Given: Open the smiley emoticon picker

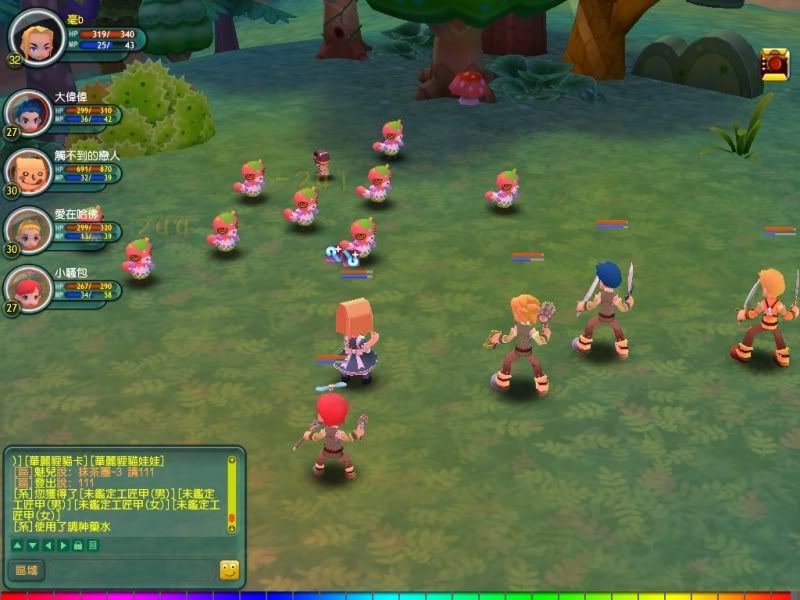Looking at the screenshot, I should click(x=229, y=570).
